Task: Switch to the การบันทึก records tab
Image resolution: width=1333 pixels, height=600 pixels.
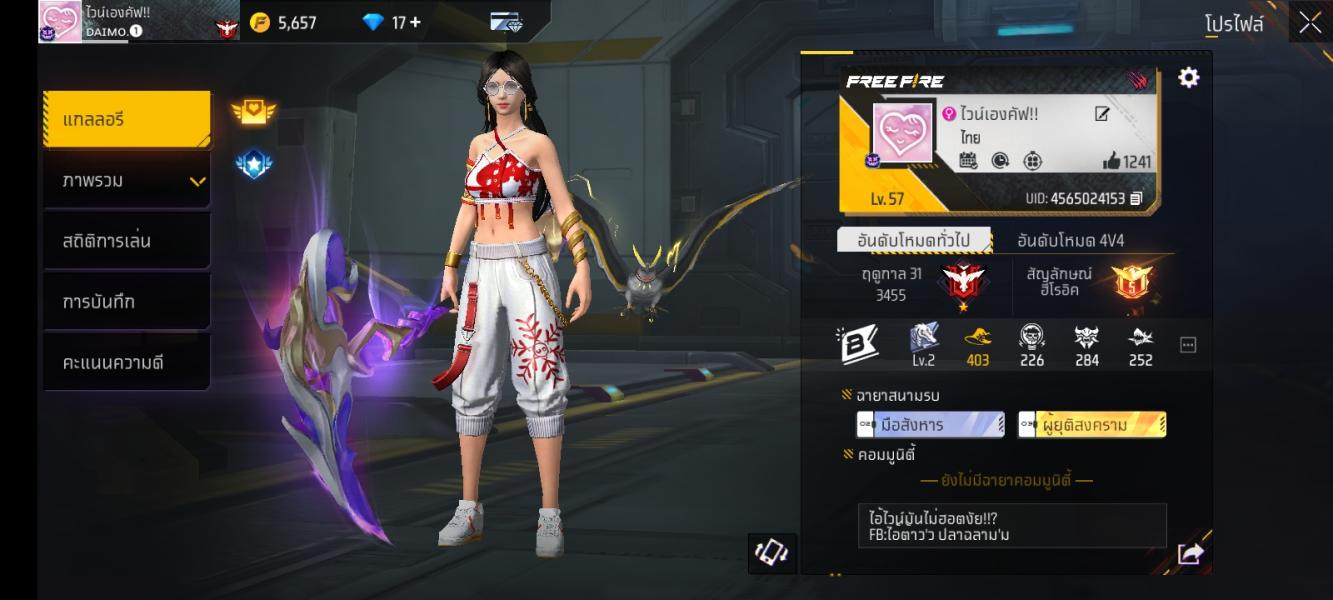Action: (127, 302)
